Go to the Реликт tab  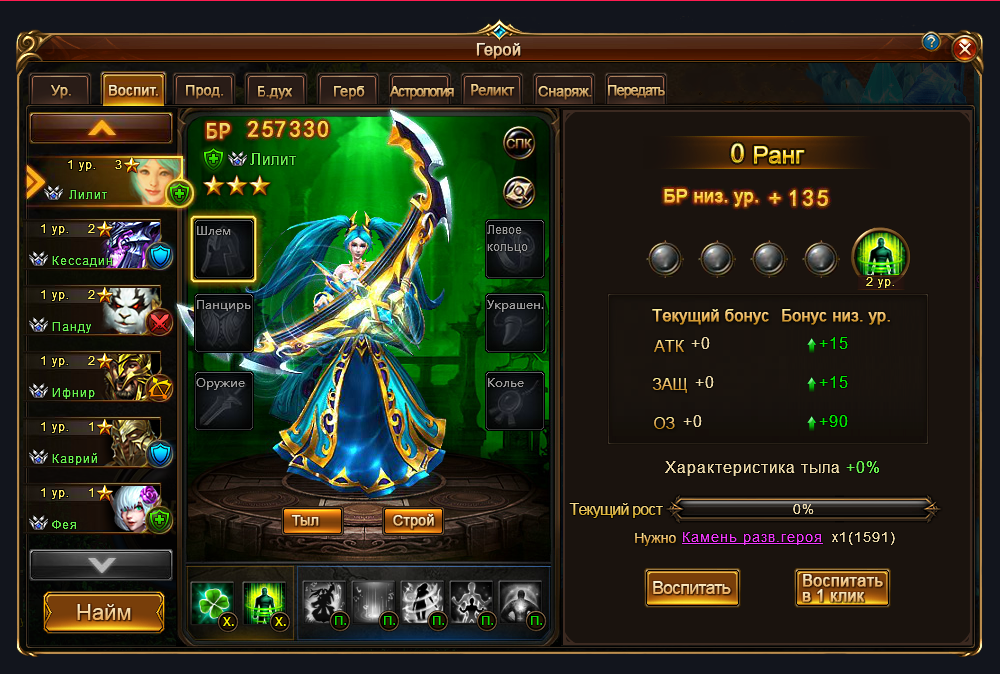pos(492,90)
